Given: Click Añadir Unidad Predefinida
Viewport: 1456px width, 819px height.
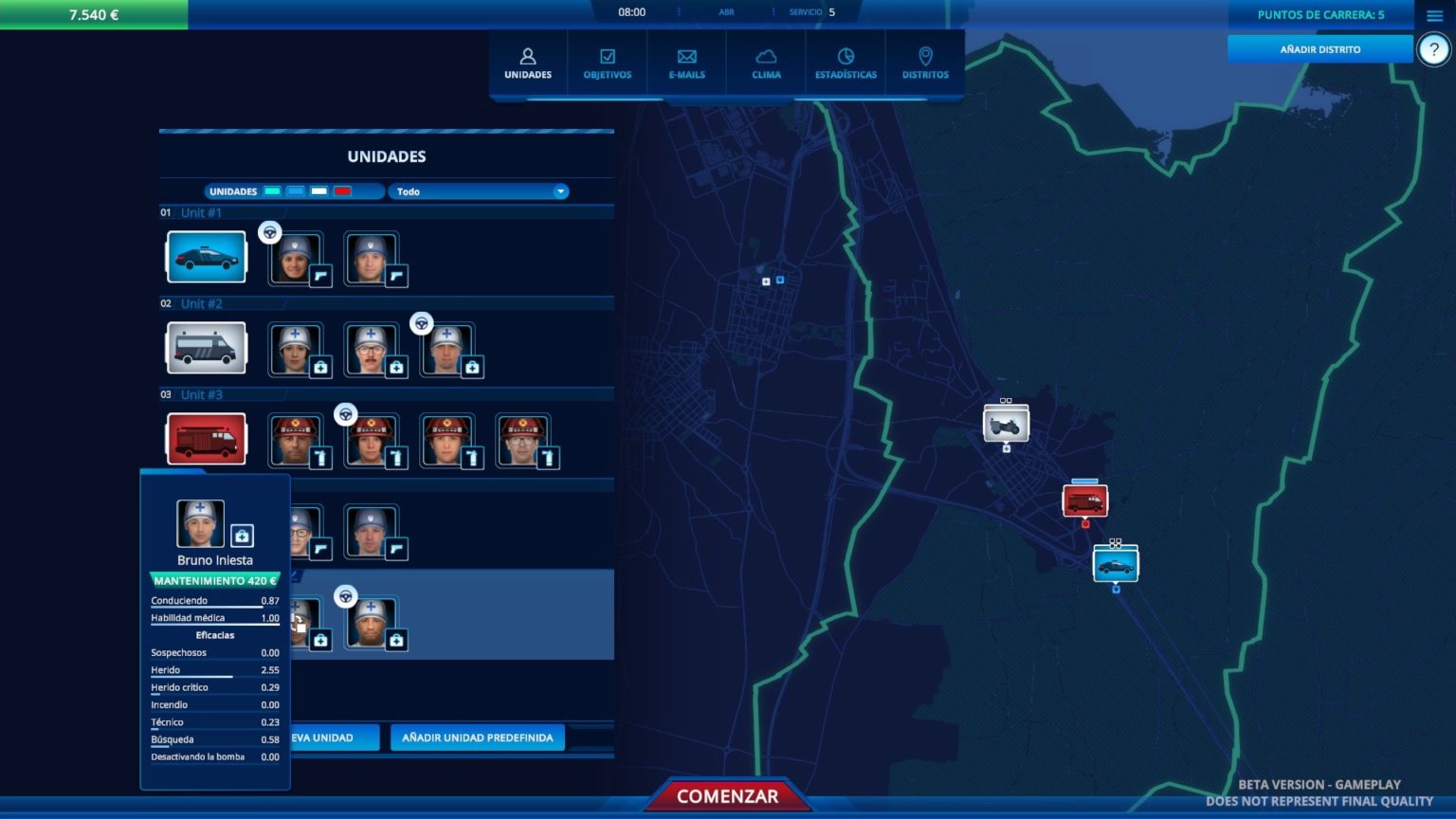Looking at the screenshot, I should coord(477,737).
